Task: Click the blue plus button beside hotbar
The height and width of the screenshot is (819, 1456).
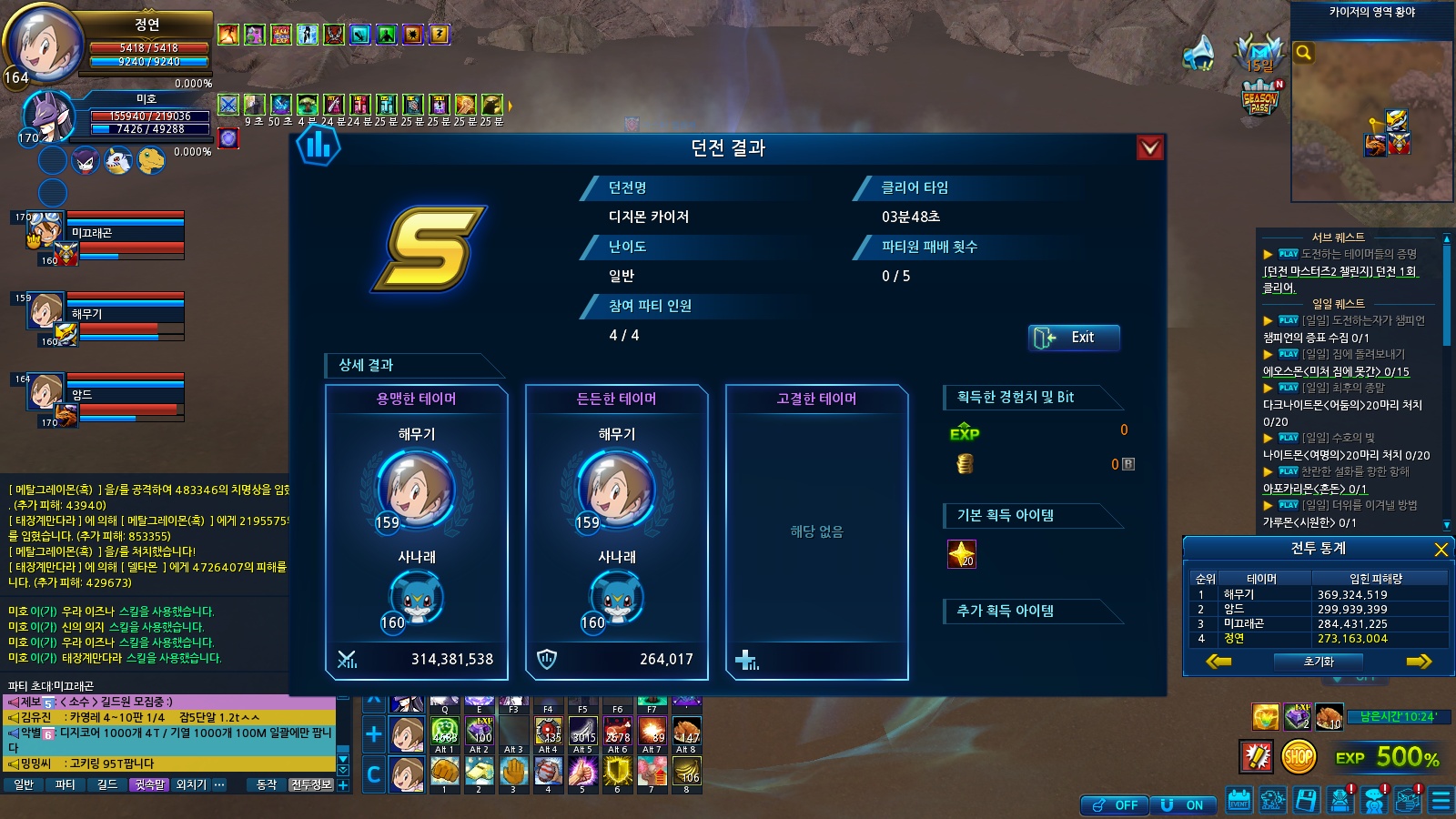Action: [x=373, y=733]
